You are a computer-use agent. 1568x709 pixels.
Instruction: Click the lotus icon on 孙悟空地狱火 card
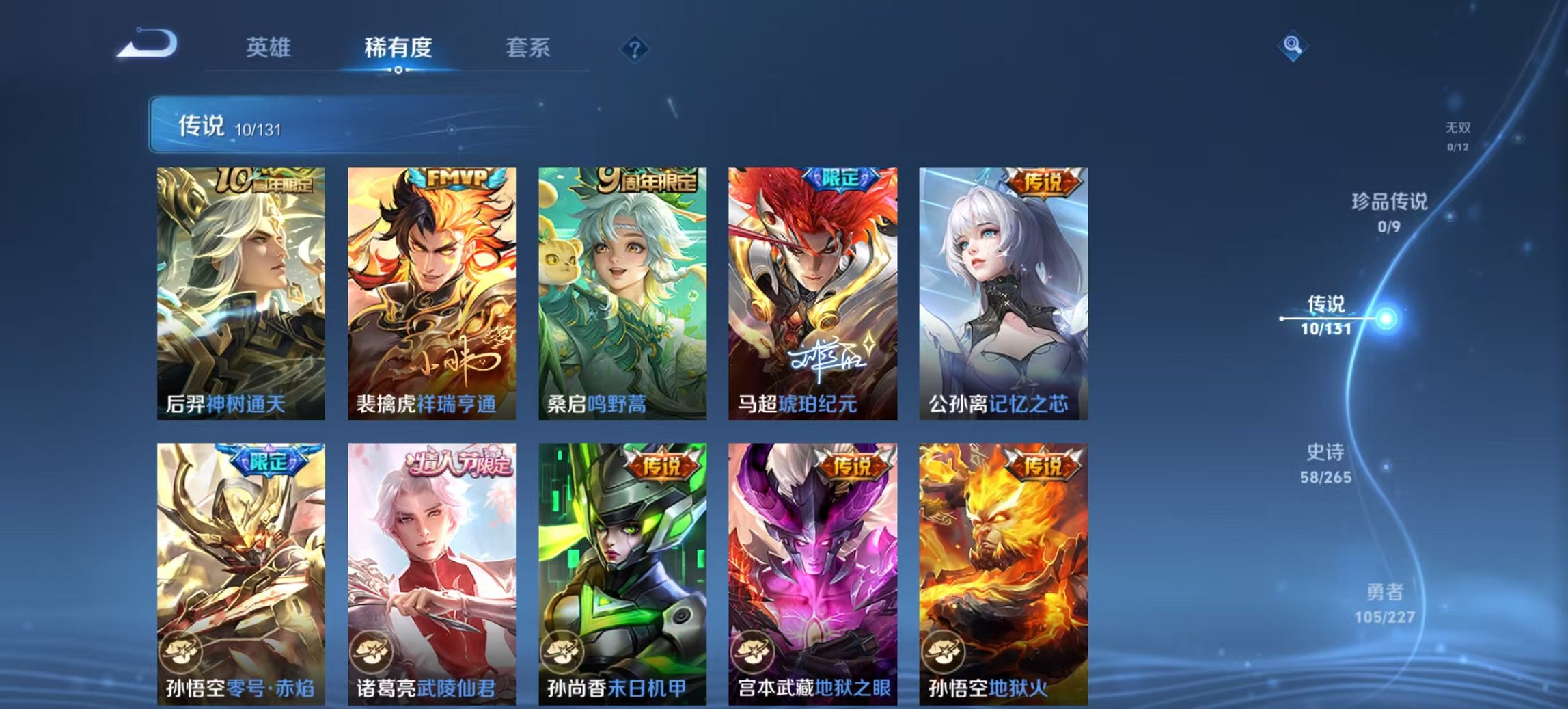click(942, 654)
